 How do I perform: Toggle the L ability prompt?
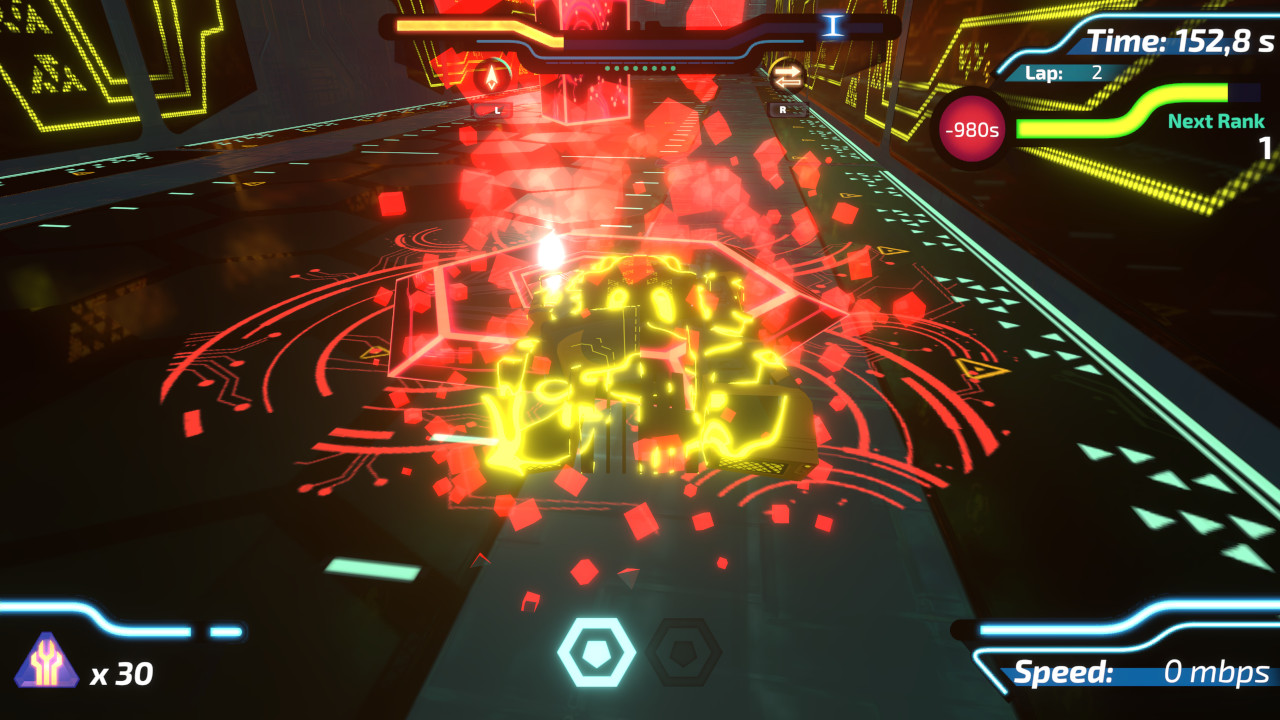[491, 110]
